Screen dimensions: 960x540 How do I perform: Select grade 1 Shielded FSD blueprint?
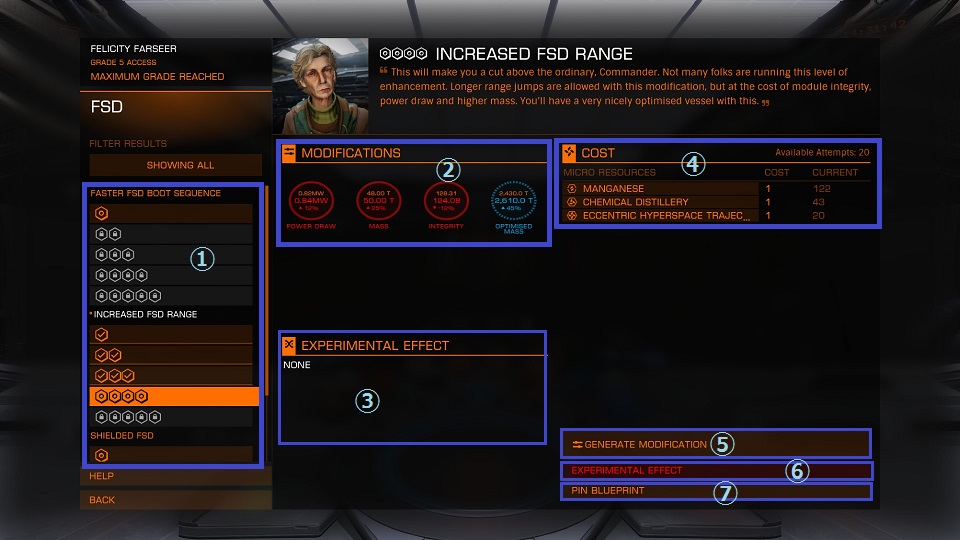[172, 455]
